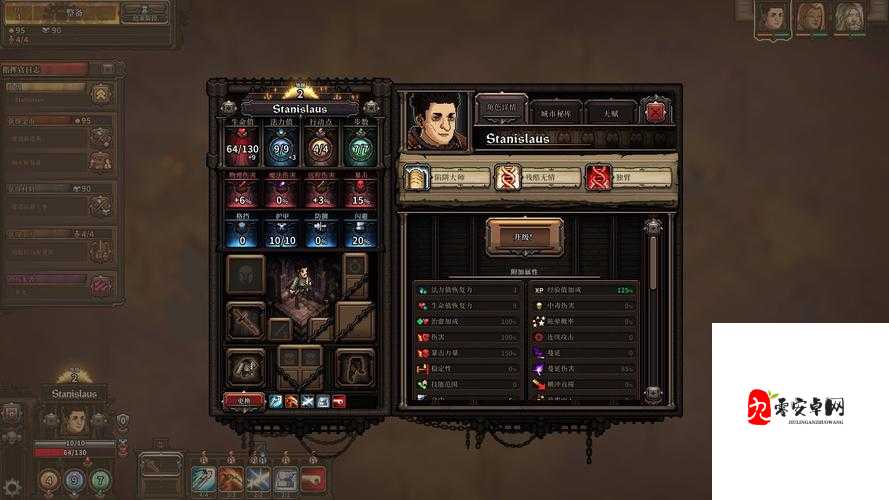Open settings via the bottom-left gear icon
Screen dimensions: 889x500
pyautogui.click(x=12, y=486)
